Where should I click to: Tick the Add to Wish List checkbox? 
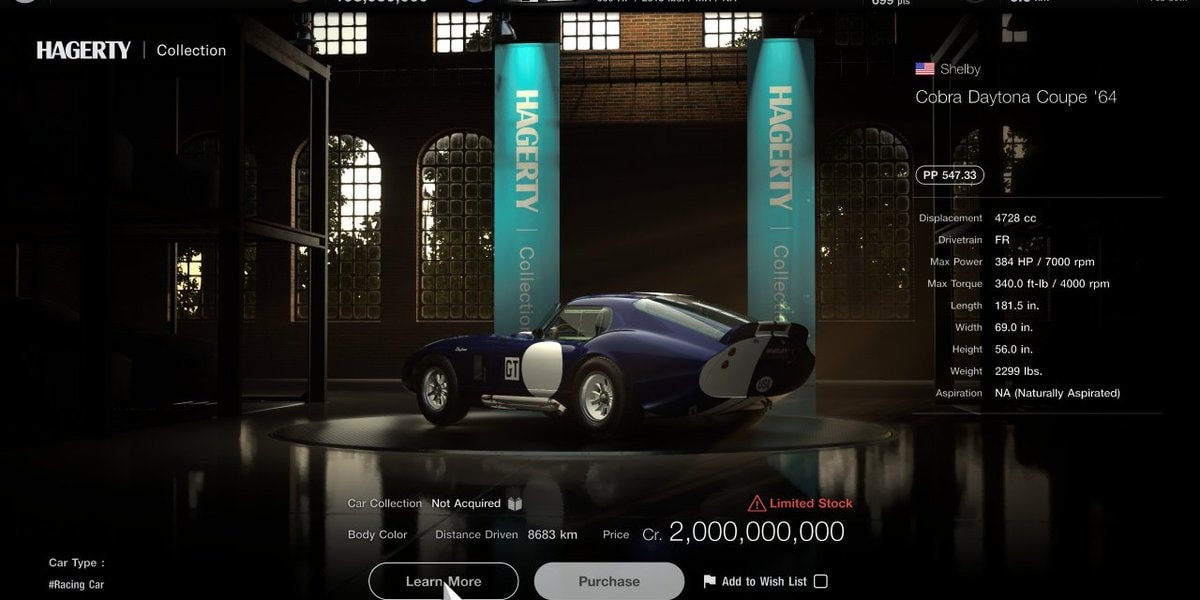point(821,581)
